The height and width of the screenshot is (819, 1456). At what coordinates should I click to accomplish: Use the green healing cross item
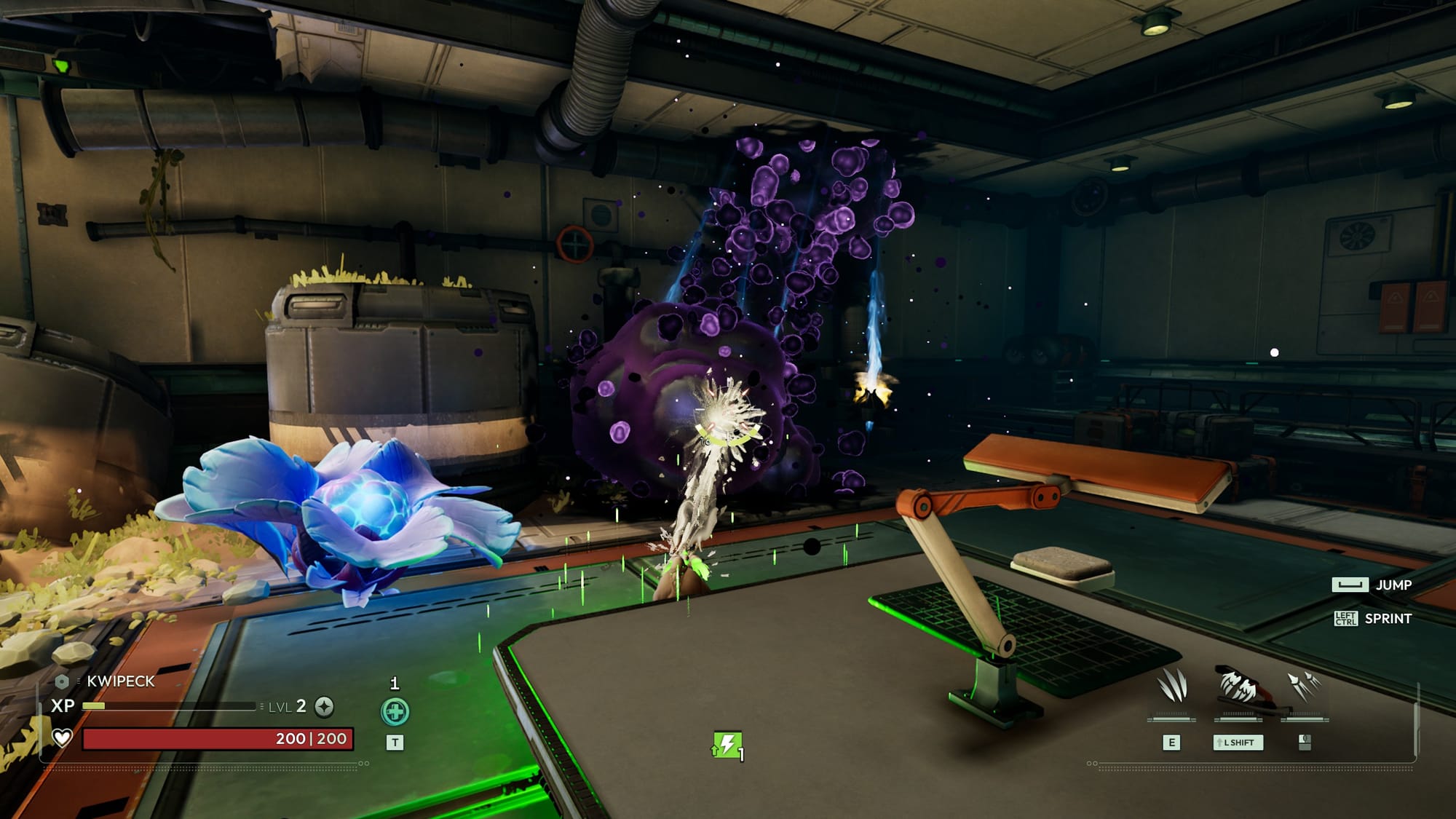coord(395,711)
